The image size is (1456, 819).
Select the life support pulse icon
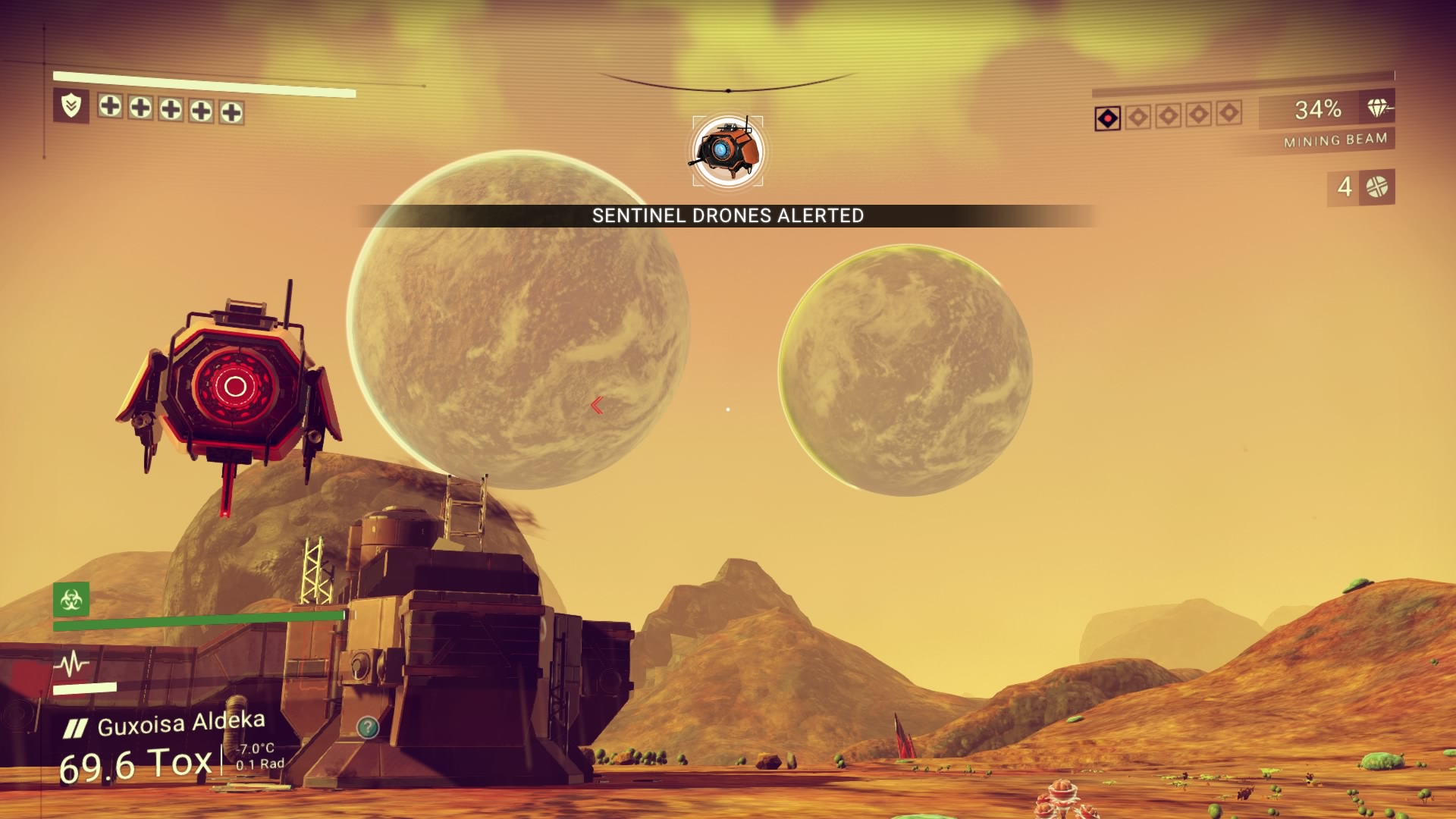(71, 664)
